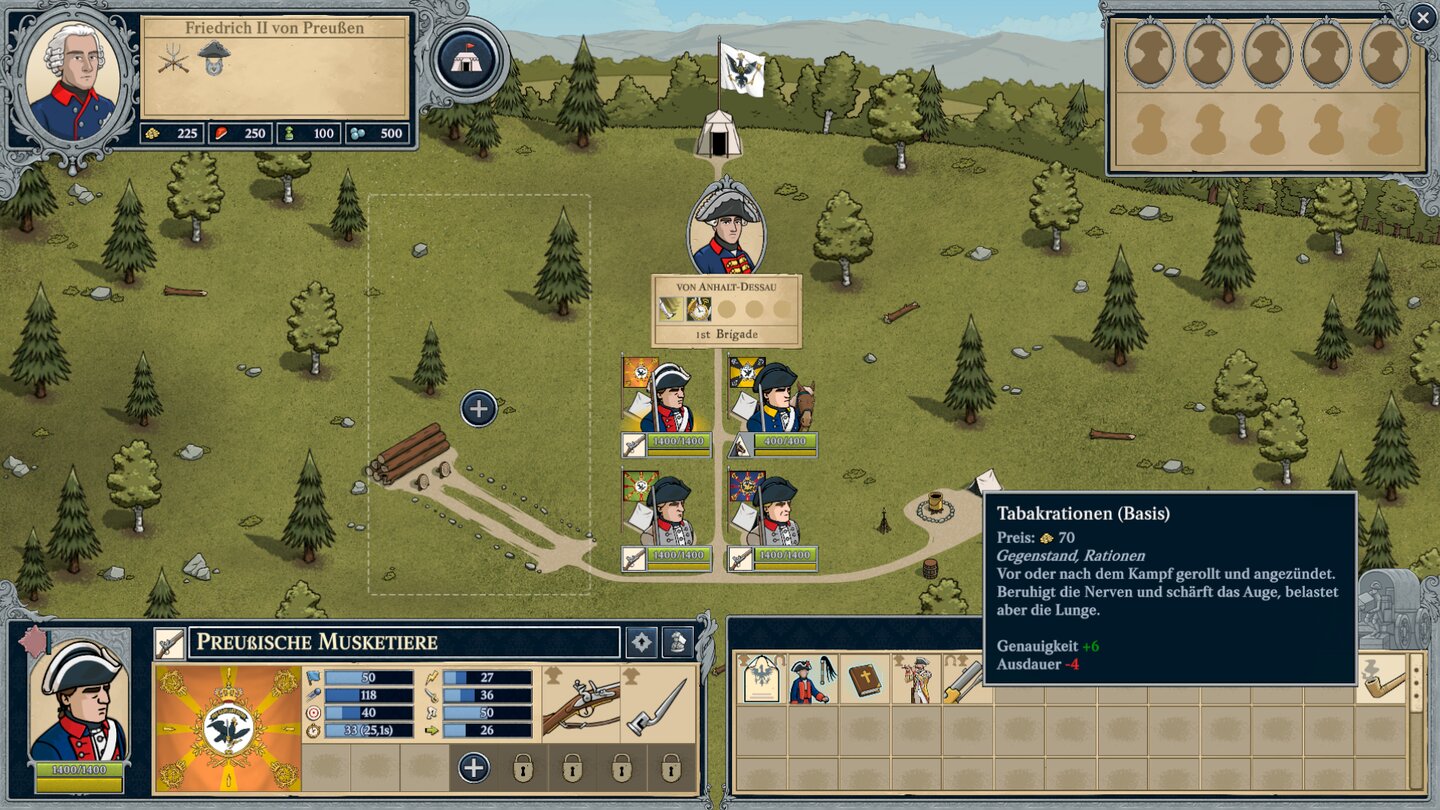This screenshot has width=1440, height=810.
Task: Select the officer with whip item
Action: (813, 679)
